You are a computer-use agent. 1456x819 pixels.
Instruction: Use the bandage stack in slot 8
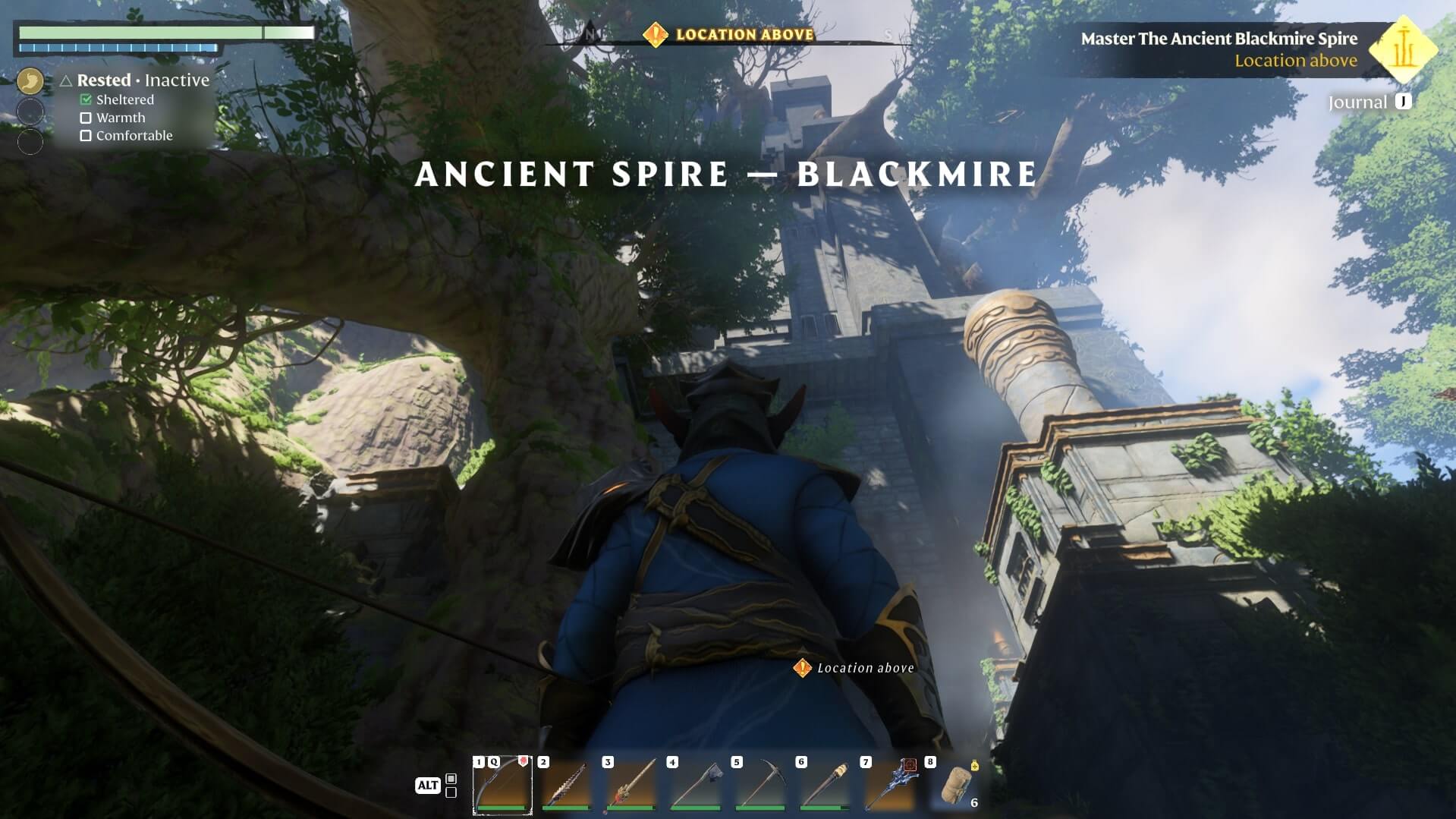point(954,785)
